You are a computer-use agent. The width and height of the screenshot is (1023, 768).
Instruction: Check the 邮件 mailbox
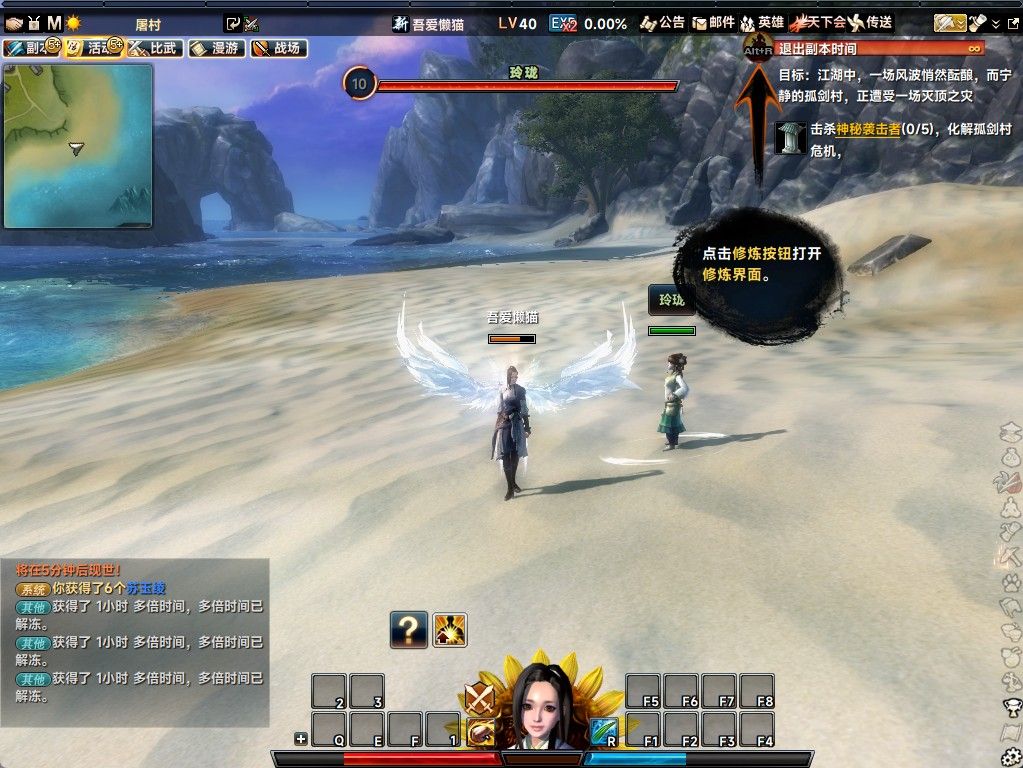click(x=713, y=22)
